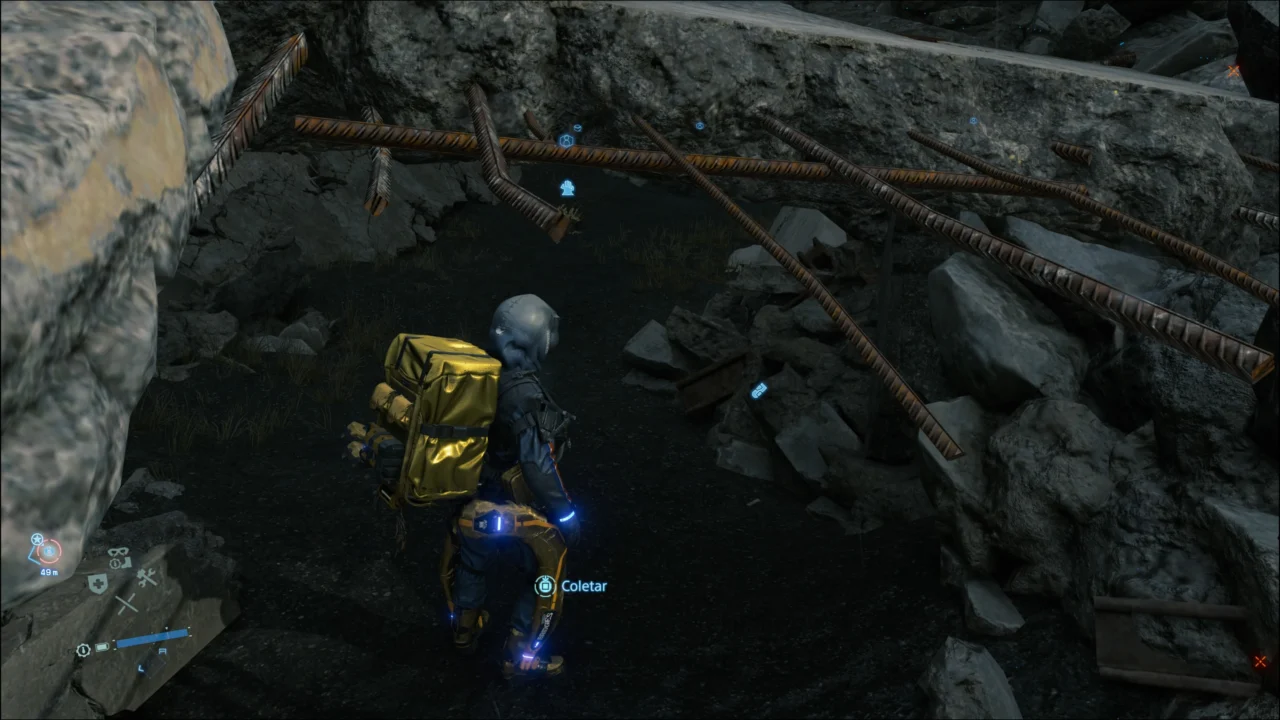Click the star emblem inside the compass circle

(x=37, y=539)
